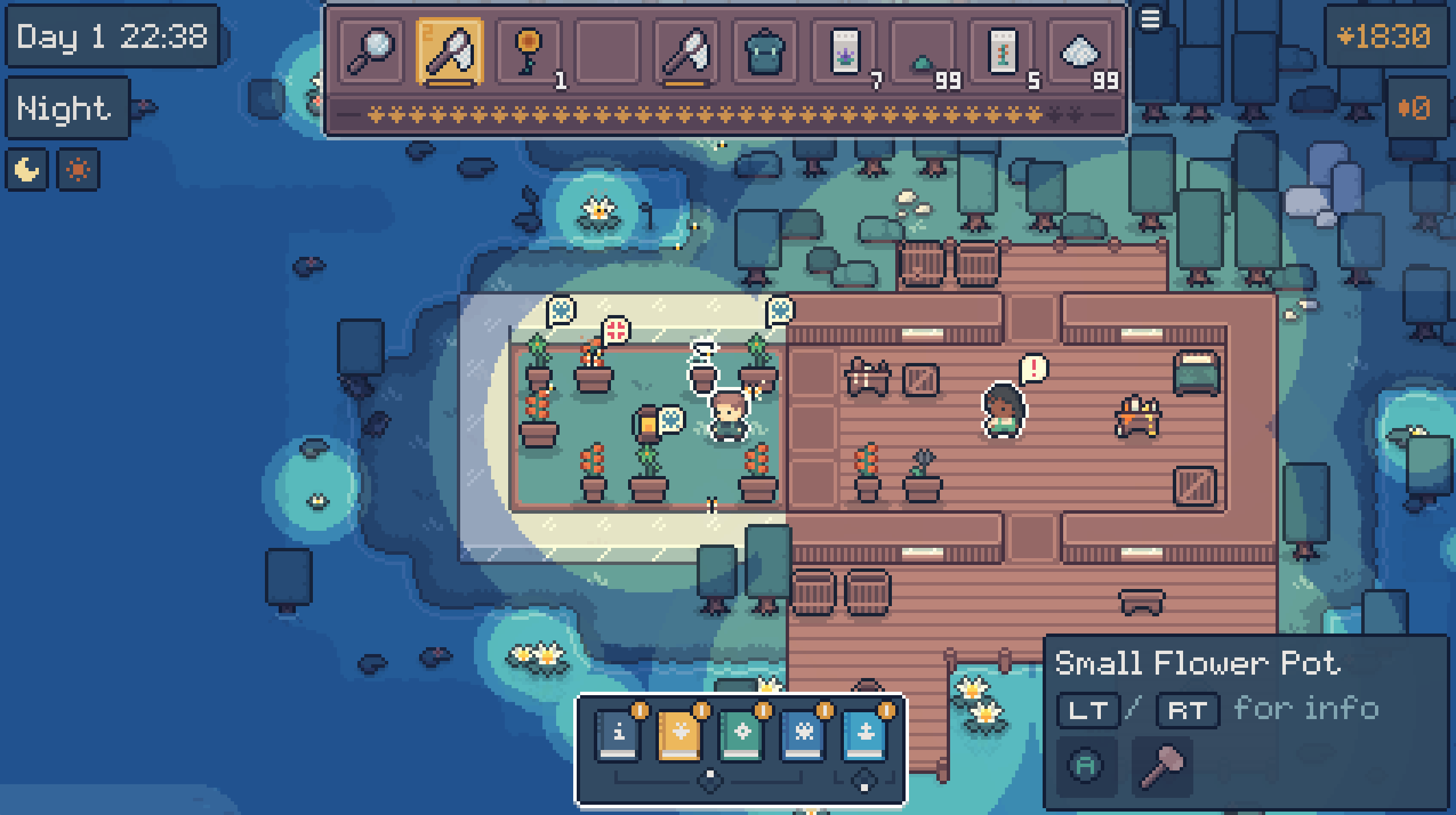The image size is (1456, 815).
Task: Open the yellow bee book
Action: point(680,735)
